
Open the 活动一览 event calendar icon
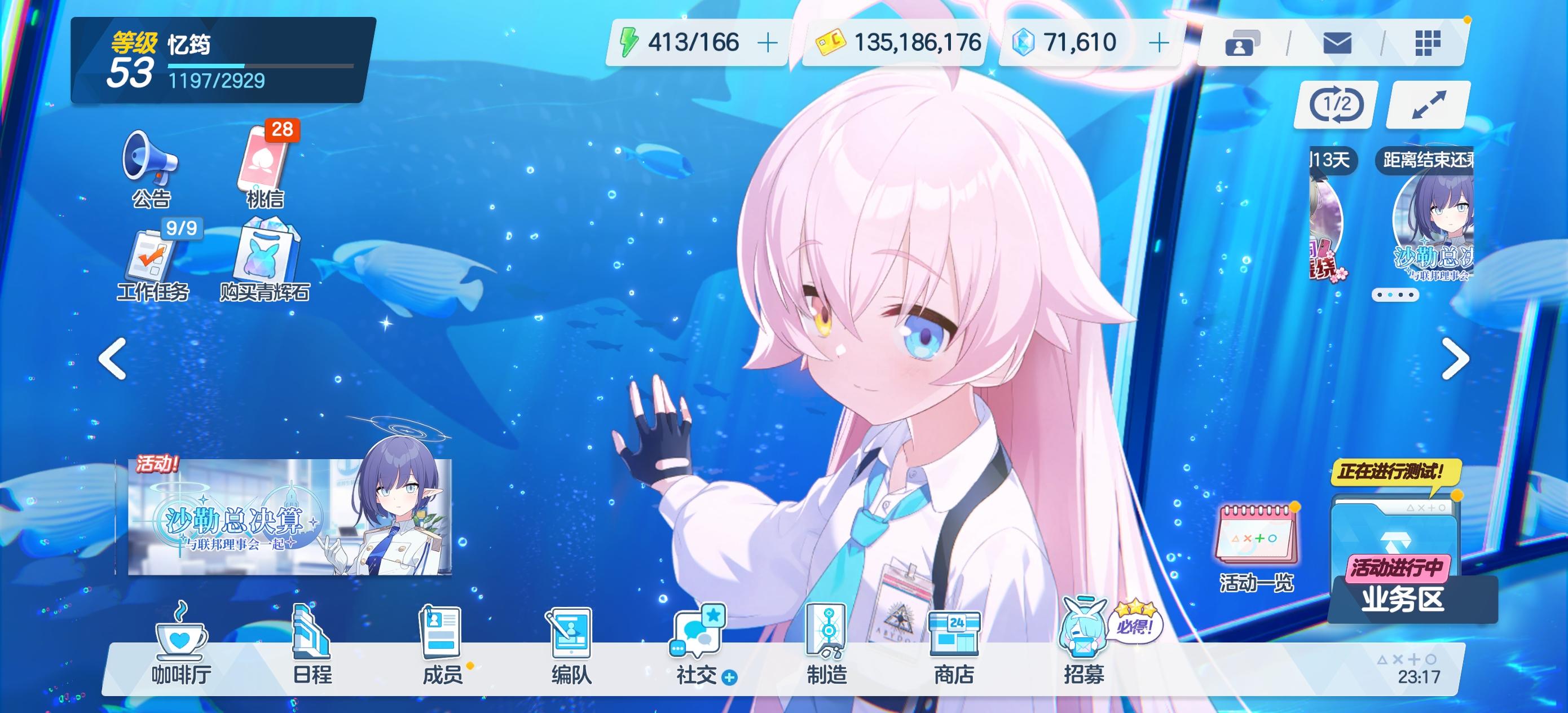[1257, 536]
